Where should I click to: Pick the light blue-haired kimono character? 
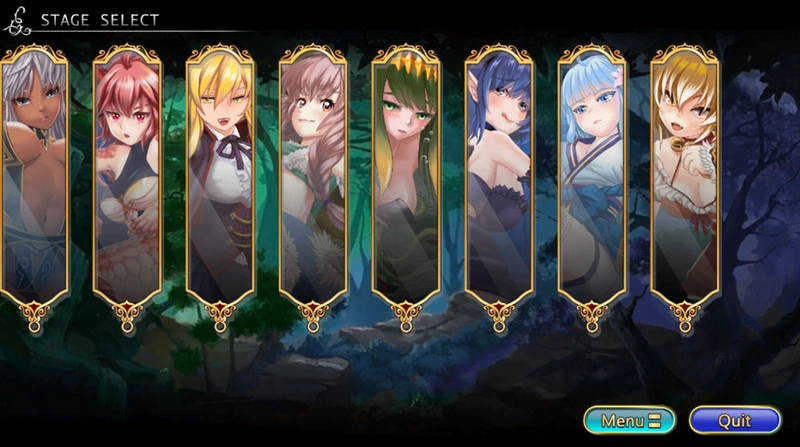coord(591,175)
